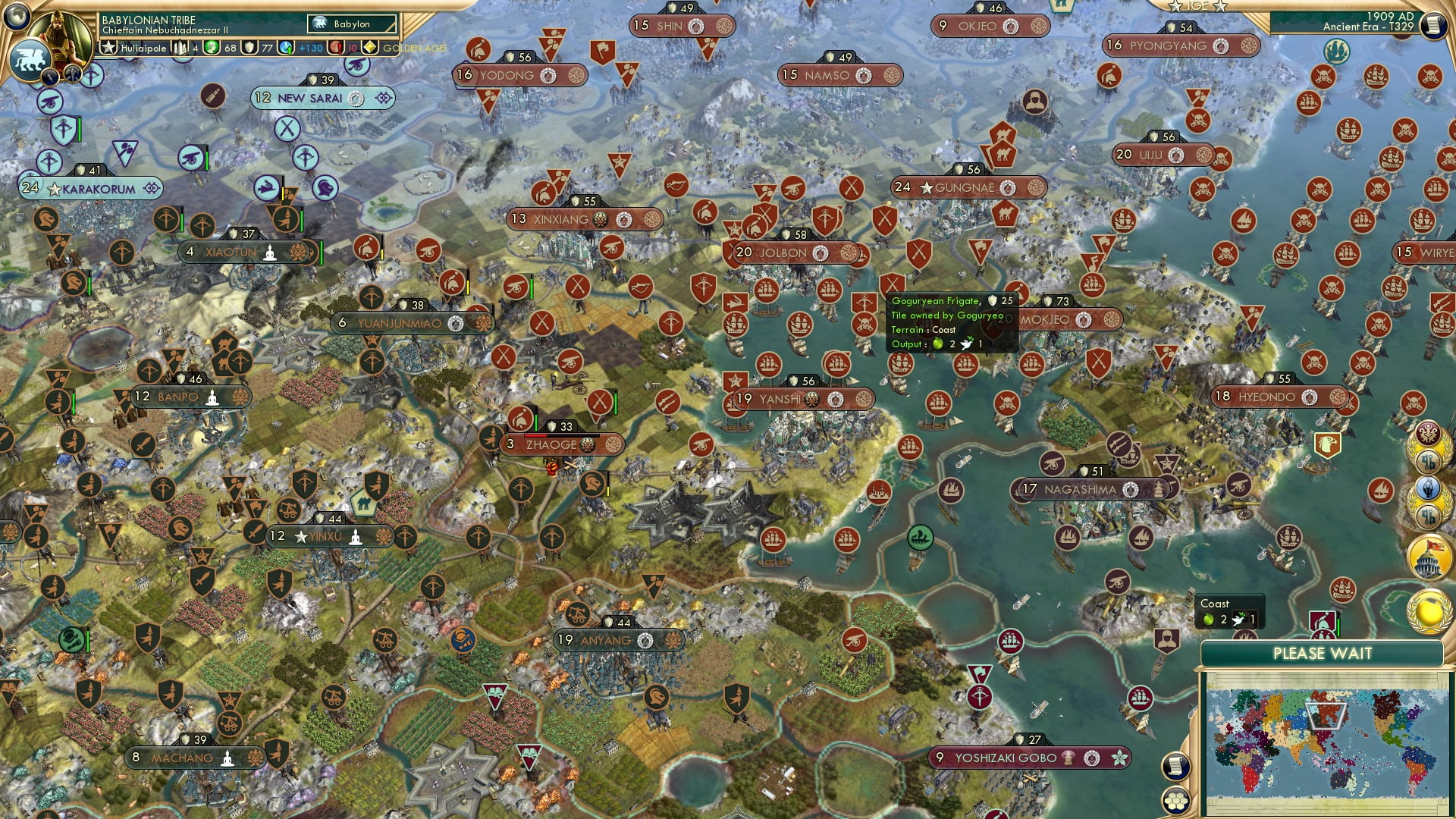The height and width of the screenshot is (819, 1456).
Task: Open the Golden Age indicator icon
Action: [371, 47]
